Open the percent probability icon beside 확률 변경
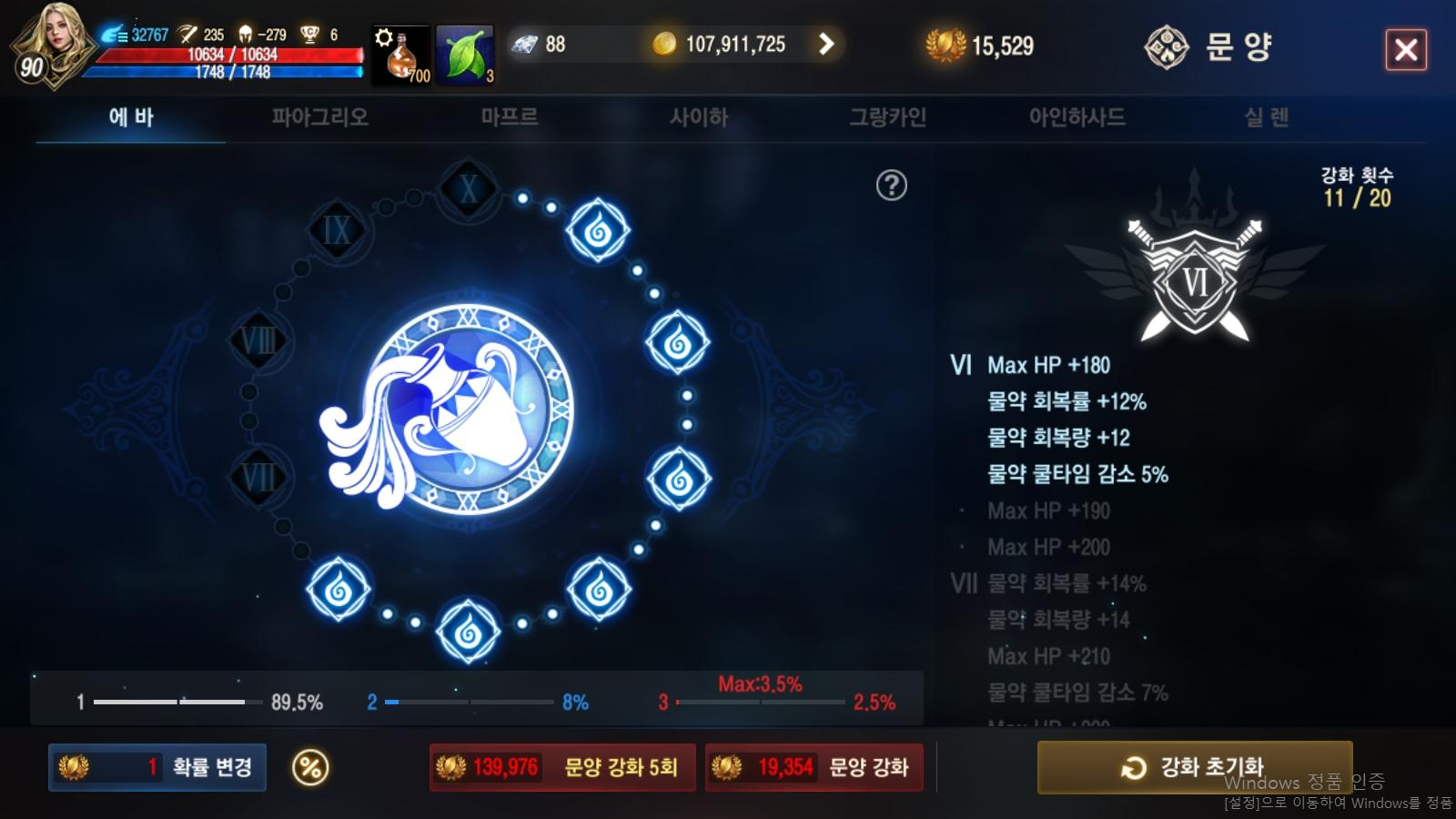The height and width of the screenshot is (819, 1456). [309, 767]
